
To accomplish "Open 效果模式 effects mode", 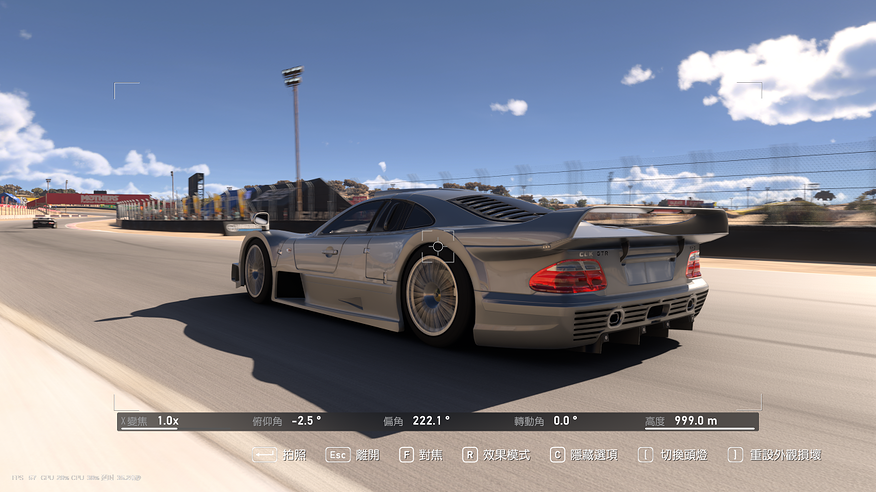I will click(496, 455).
